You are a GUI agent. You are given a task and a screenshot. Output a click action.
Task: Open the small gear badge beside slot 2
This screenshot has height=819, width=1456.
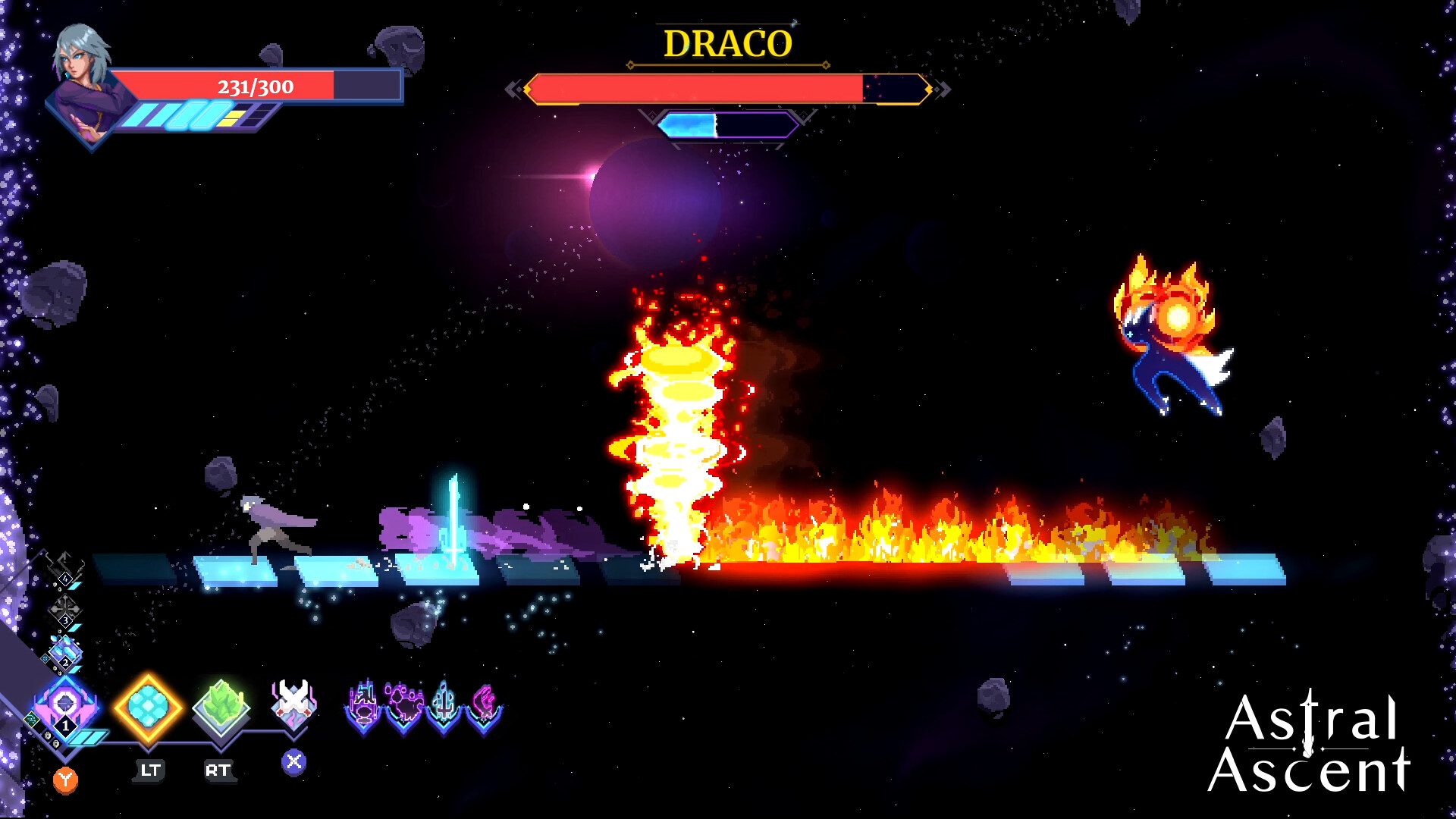coord(46,658)
